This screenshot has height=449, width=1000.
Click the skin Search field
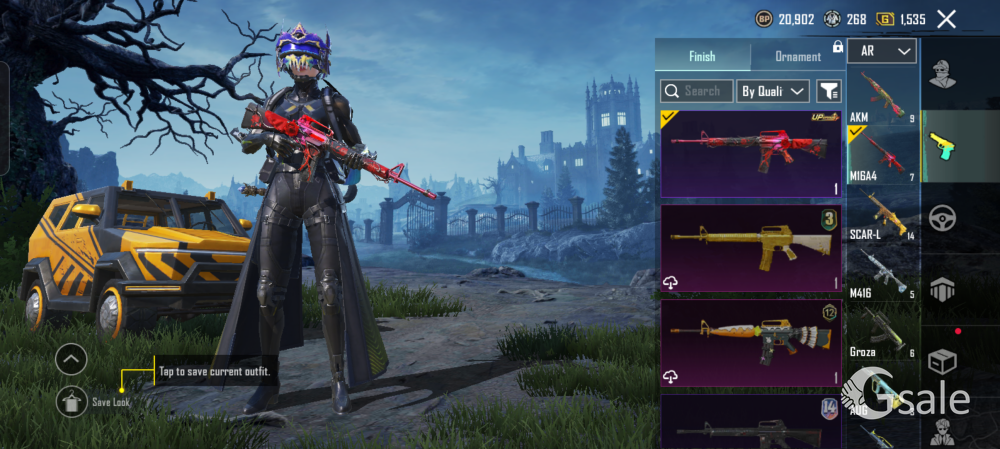point(697,91)
